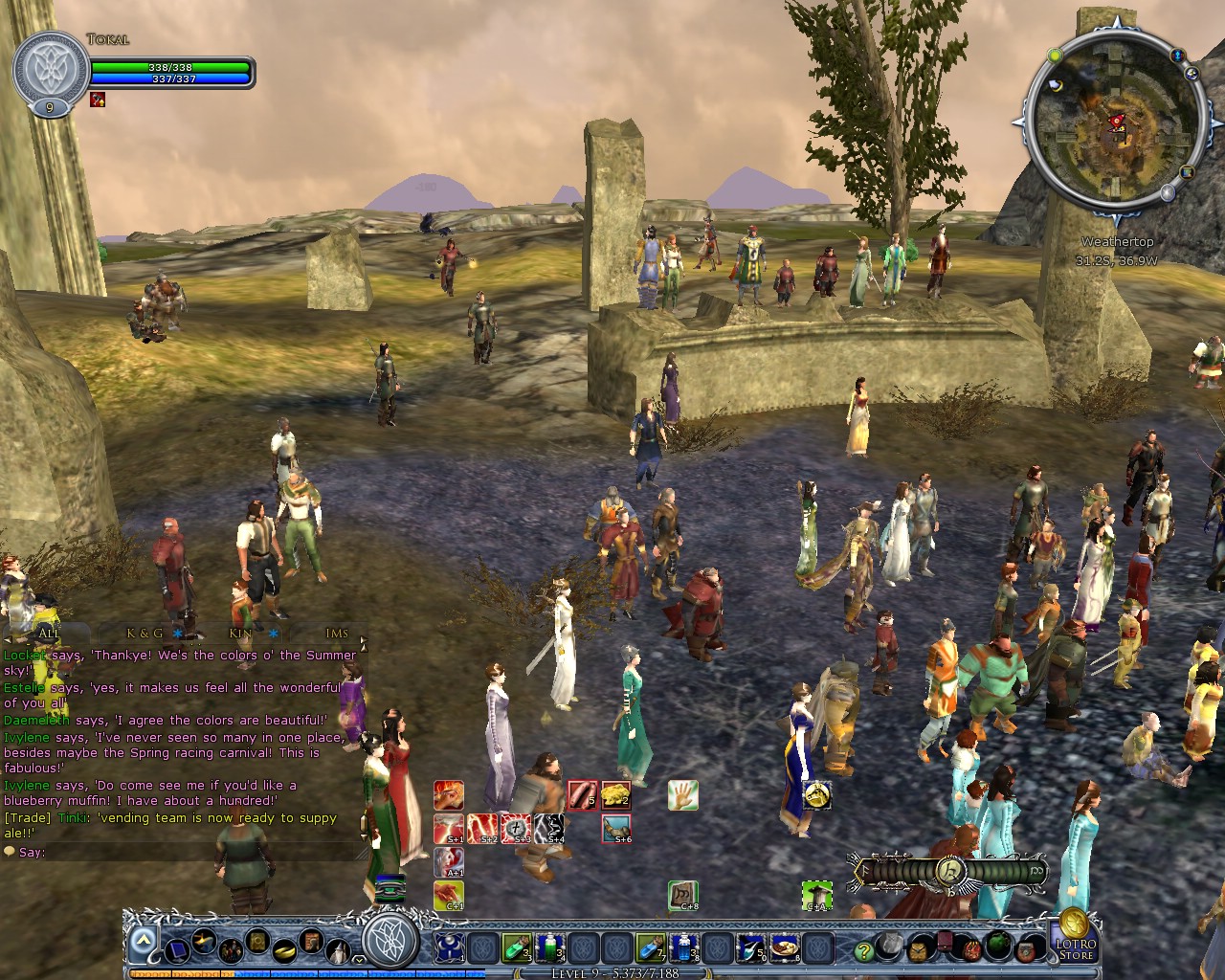Open the main menu via the LOTRO emblem
Viewport: 1225px width, 980px height.
[390, 944]
